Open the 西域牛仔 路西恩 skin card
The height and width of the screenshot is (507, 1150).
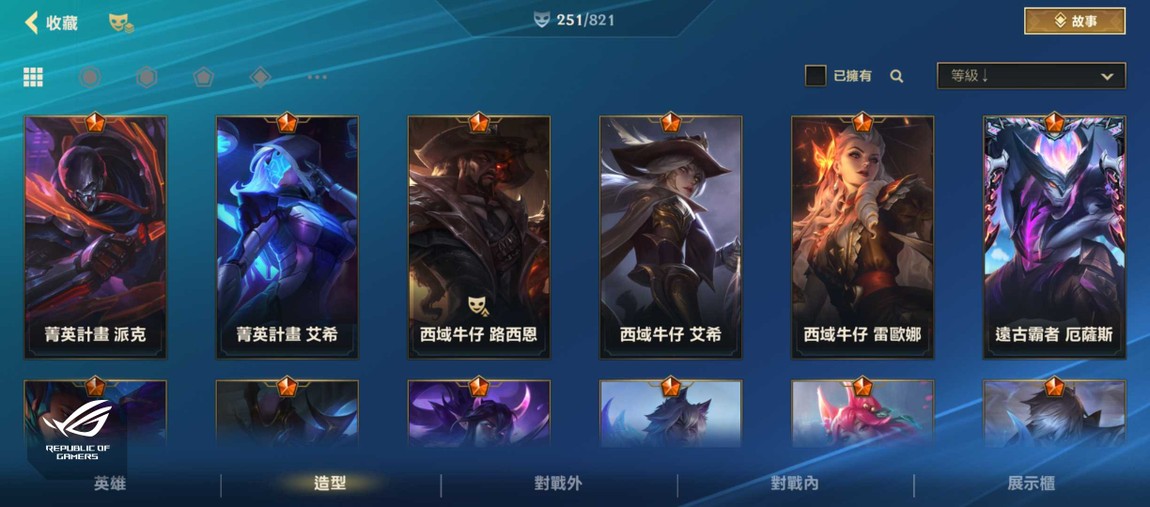pos(479,237)
